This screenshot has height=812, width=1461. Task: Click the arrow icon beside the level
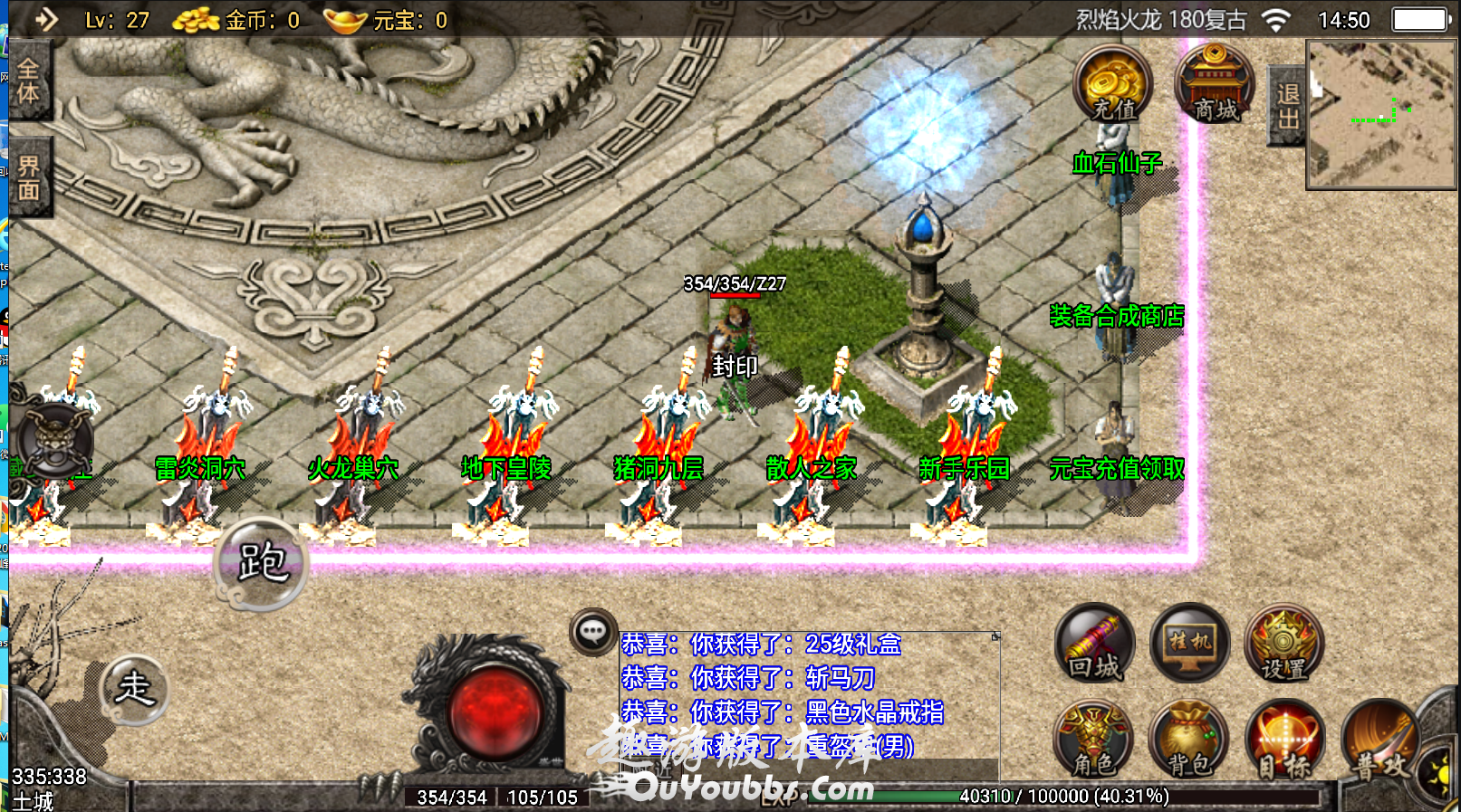click(46, 19)
